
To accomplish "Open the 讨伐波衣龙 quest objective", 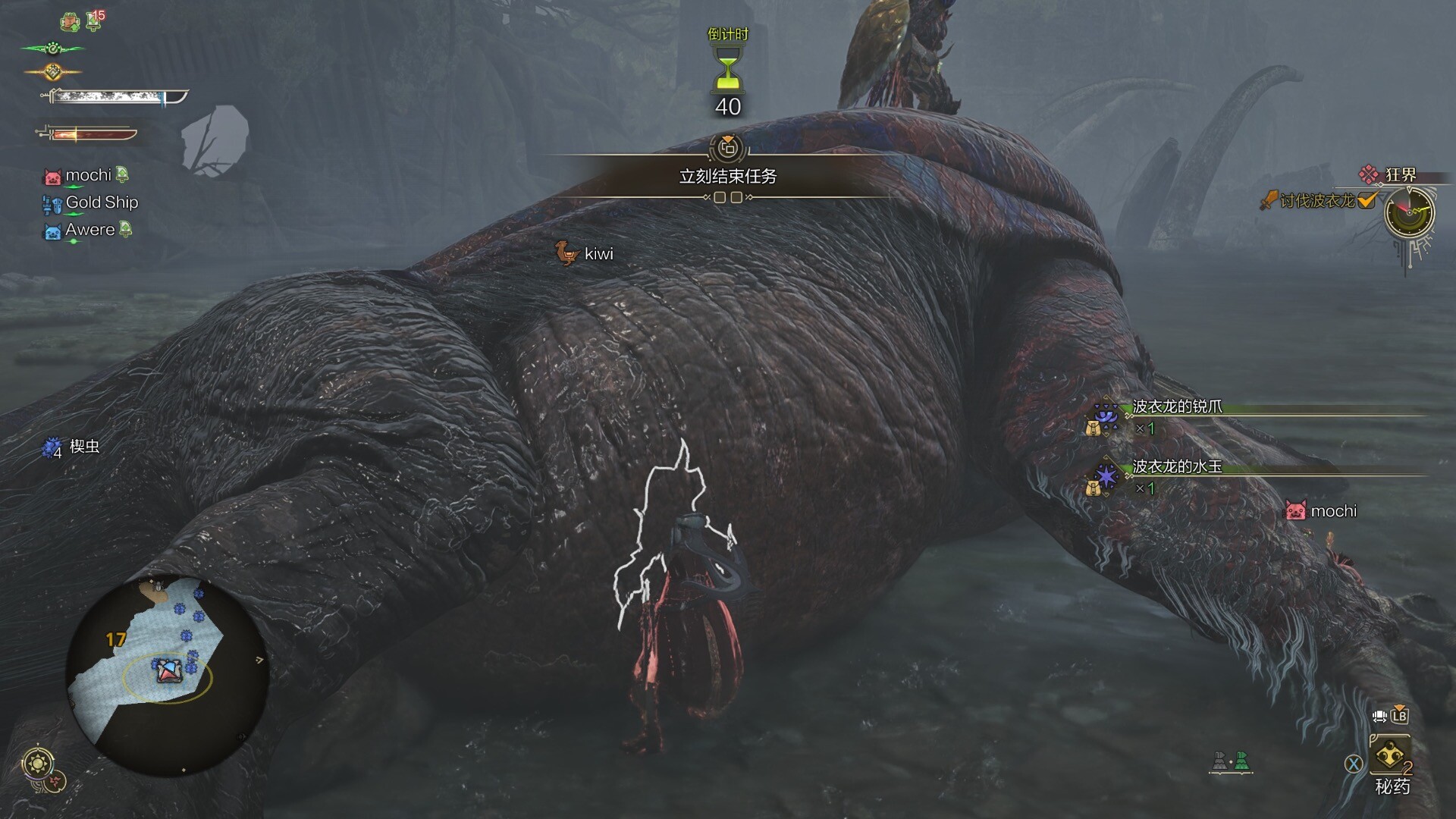I will click(1317, 201).
